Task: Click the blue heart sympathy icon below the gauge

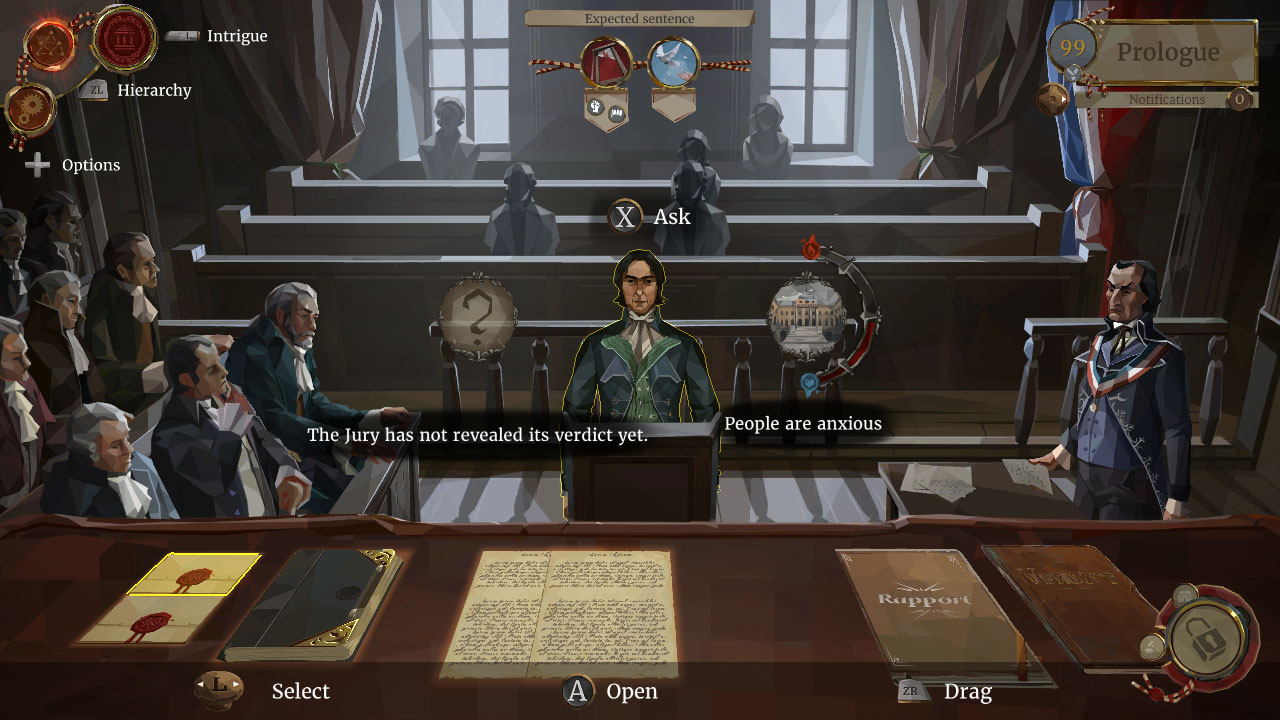Action: 810,383
